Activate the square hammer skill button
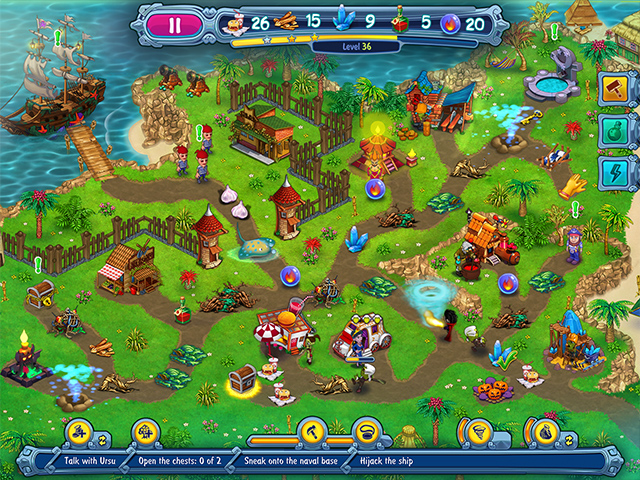This screenshot has height=480, width=640. click(612, 88)
